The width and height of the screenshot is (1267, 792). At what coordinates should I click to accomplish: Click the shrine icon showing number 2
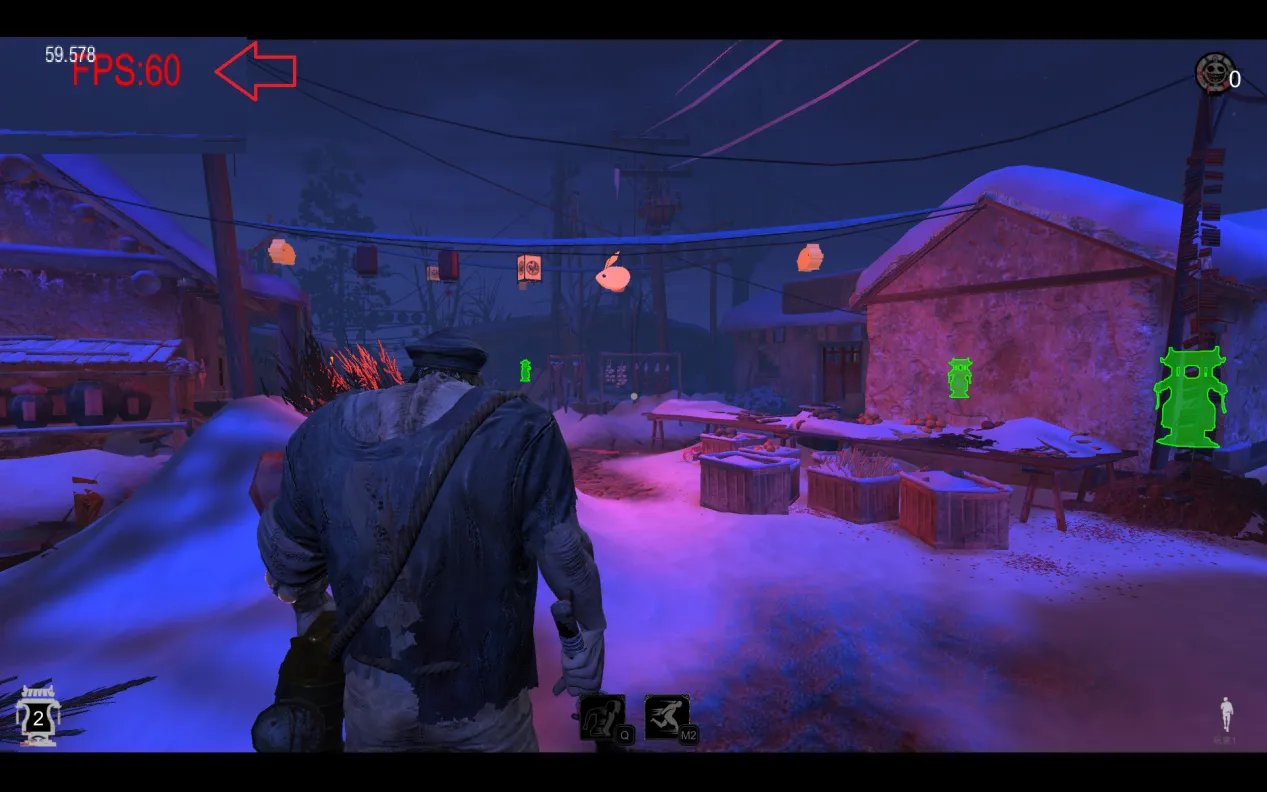pyautogui.click(x=37, y=717)
